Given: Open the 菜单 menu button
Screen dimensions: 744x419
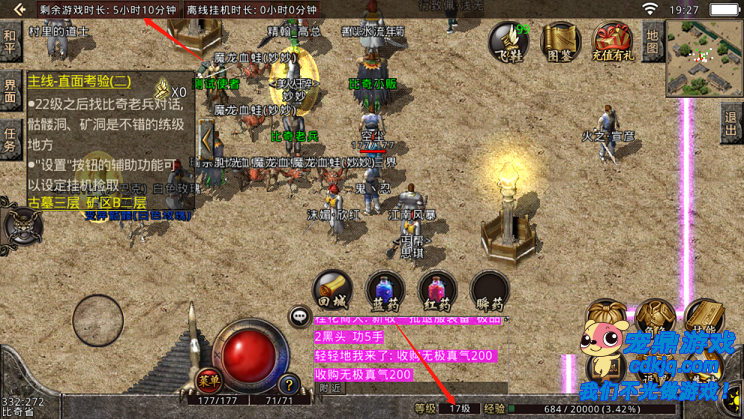Looking at the screenshot, I should pyautogui.click(x=207, y=379).
